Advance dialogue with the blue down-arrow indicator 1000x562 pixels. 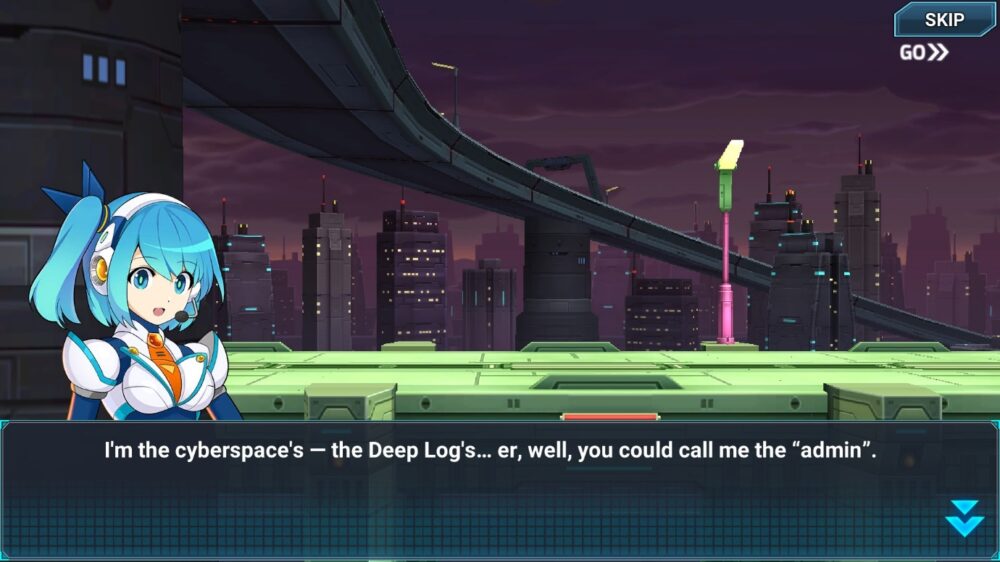[964, 517]
